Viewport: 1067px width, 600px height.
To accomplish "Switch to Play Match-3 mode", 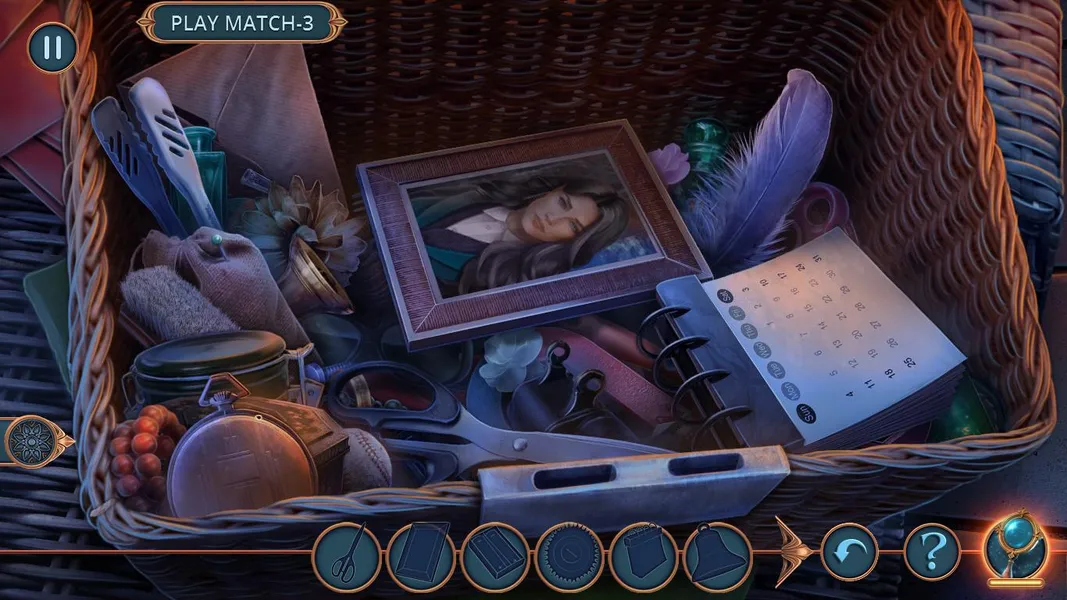I will (242, 23).
